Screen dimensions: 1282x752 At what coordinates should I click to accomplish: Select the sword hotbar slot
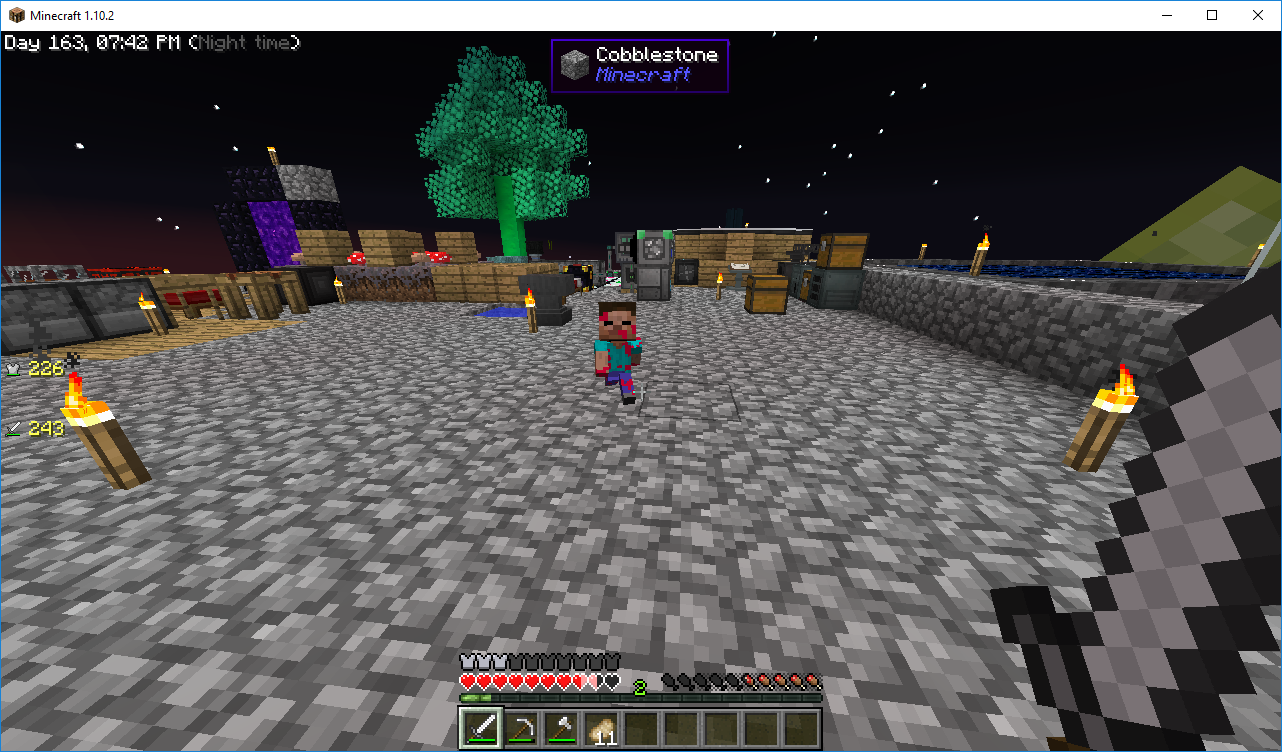480,727
